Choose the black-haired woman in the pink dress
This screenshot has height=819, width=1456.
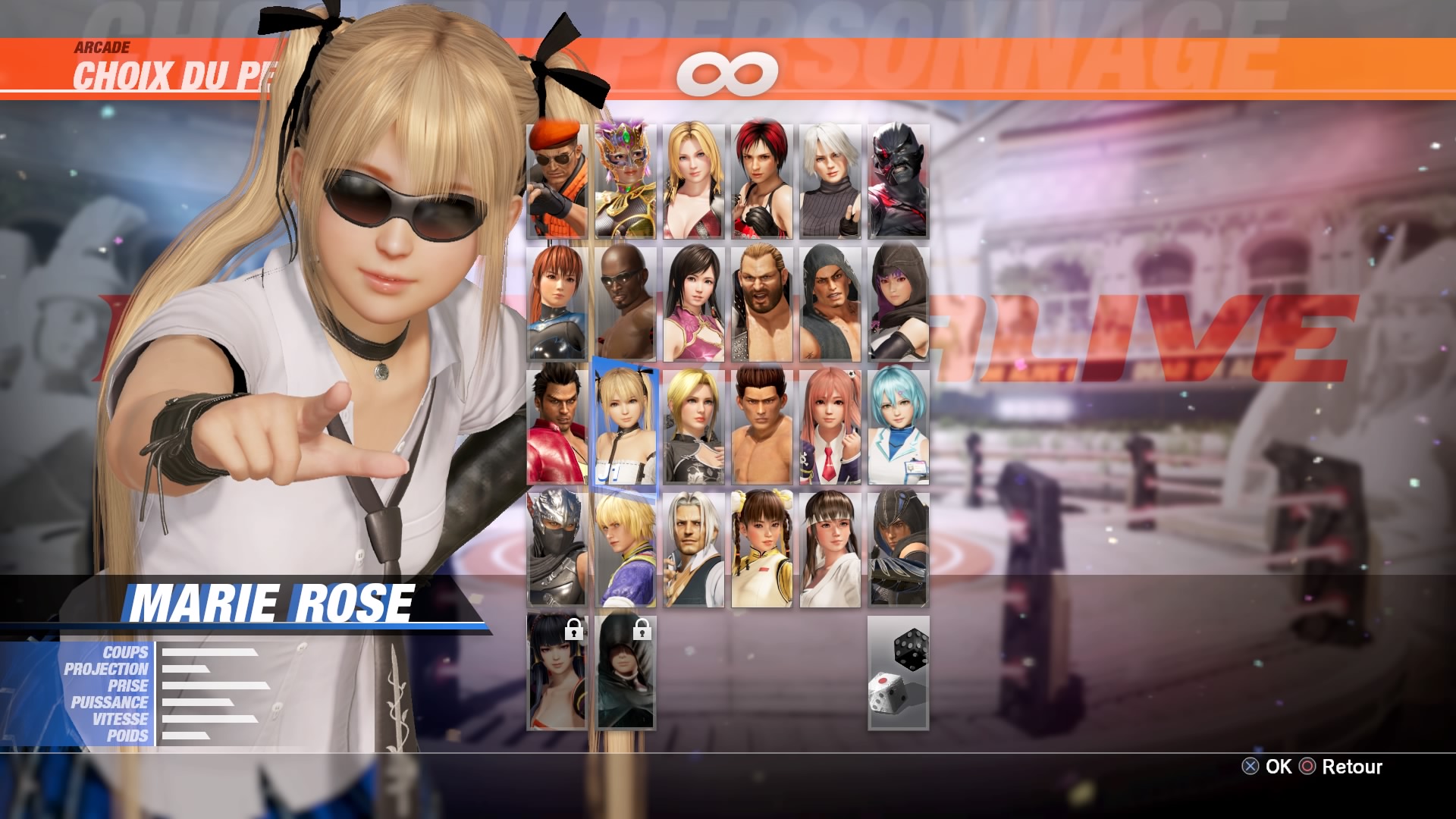click(693, 303)
